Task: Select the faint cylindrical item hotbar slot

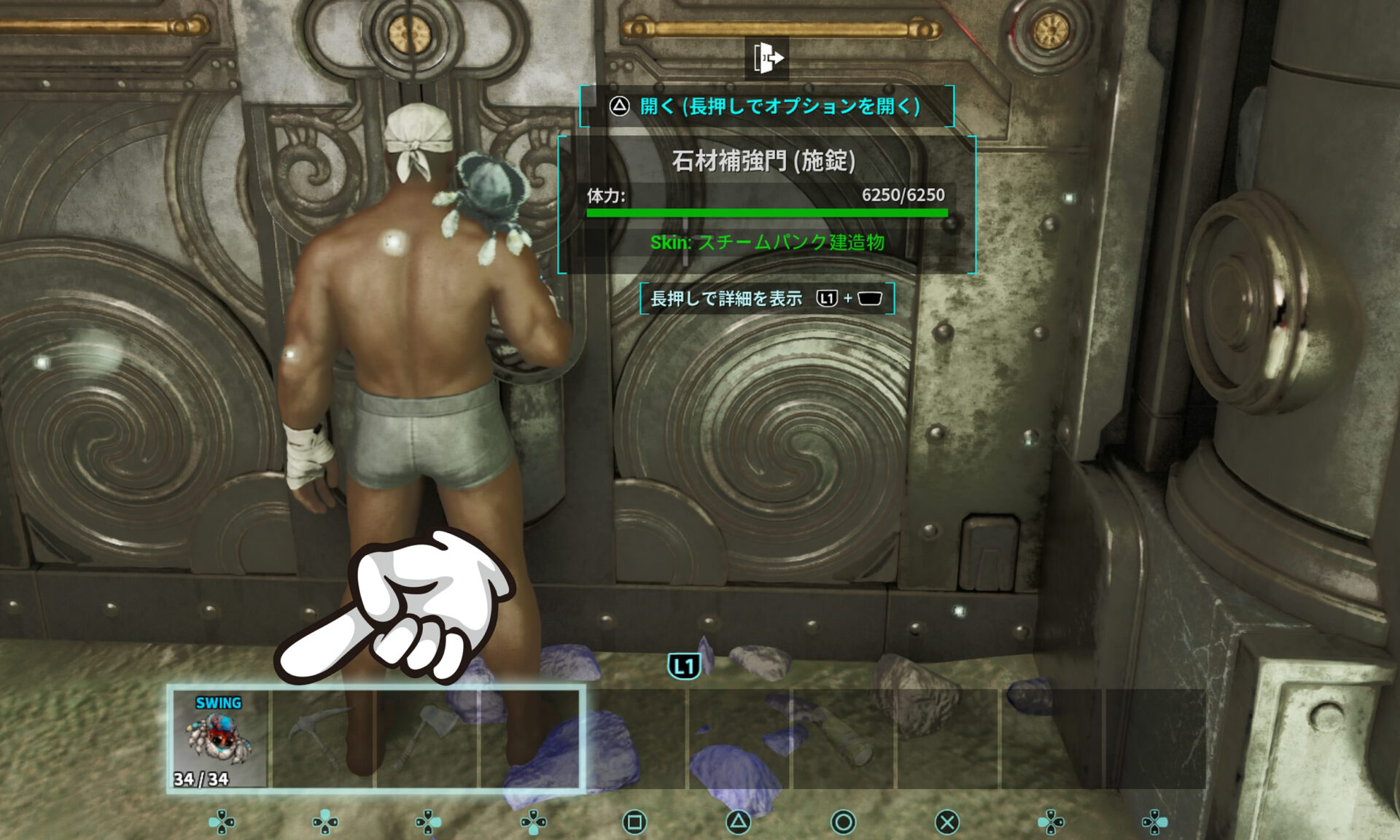Action: pyautogui.click(x=844, y=739)
